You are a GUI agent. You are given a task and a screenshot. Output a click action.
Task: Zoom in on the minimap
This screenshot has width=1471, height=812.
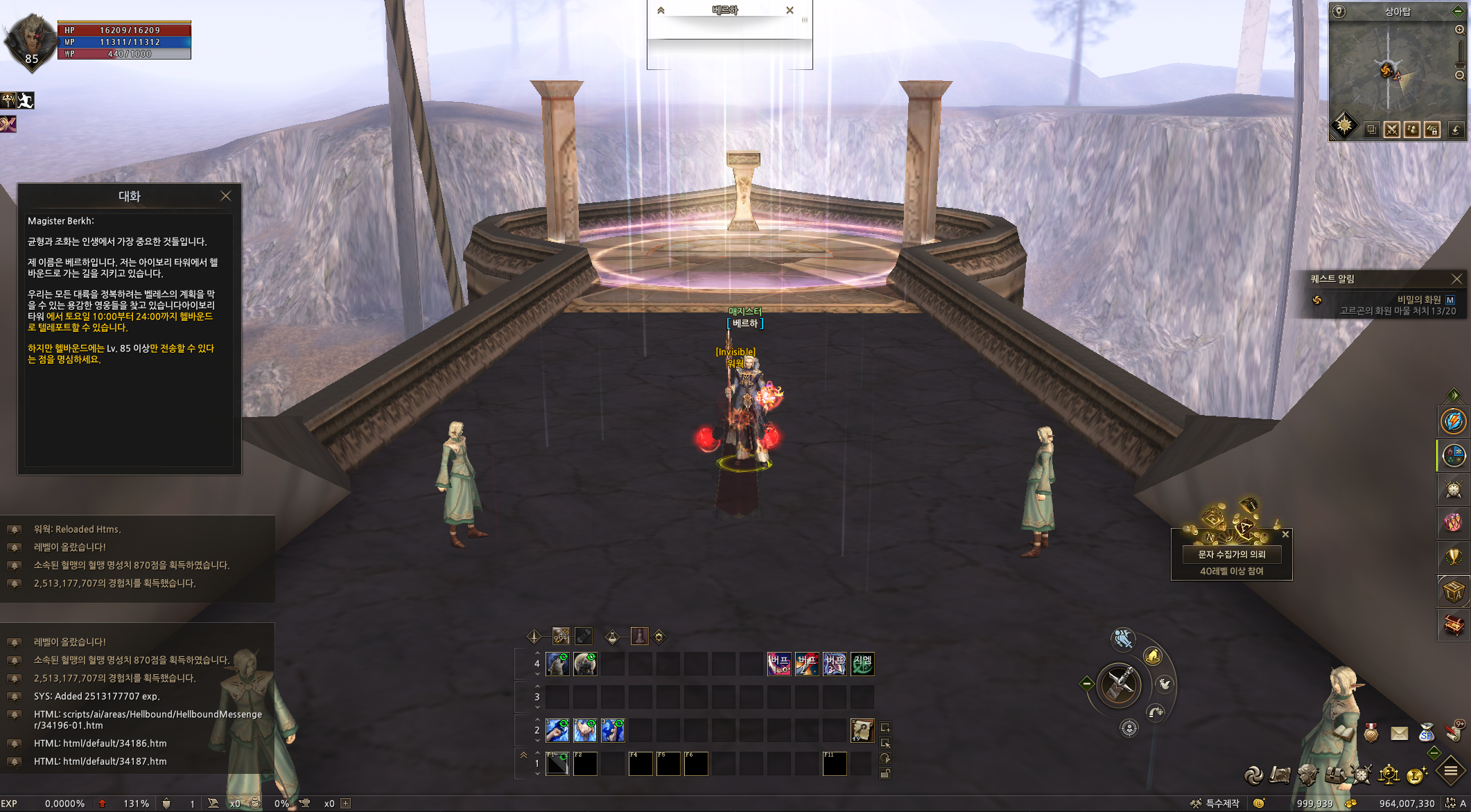pos(1459,30)
